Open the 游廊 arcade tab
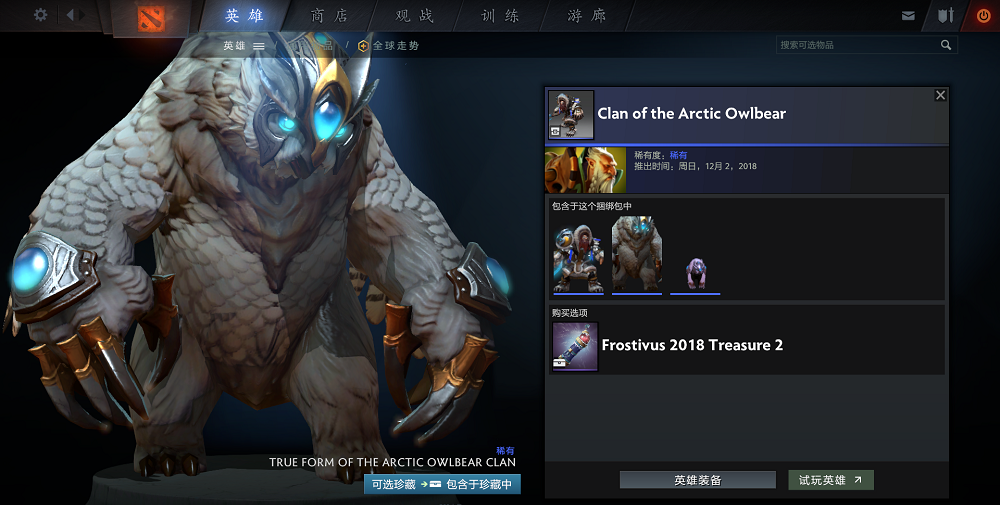This screenshot has width=1000, height=505. click(586, 16)
